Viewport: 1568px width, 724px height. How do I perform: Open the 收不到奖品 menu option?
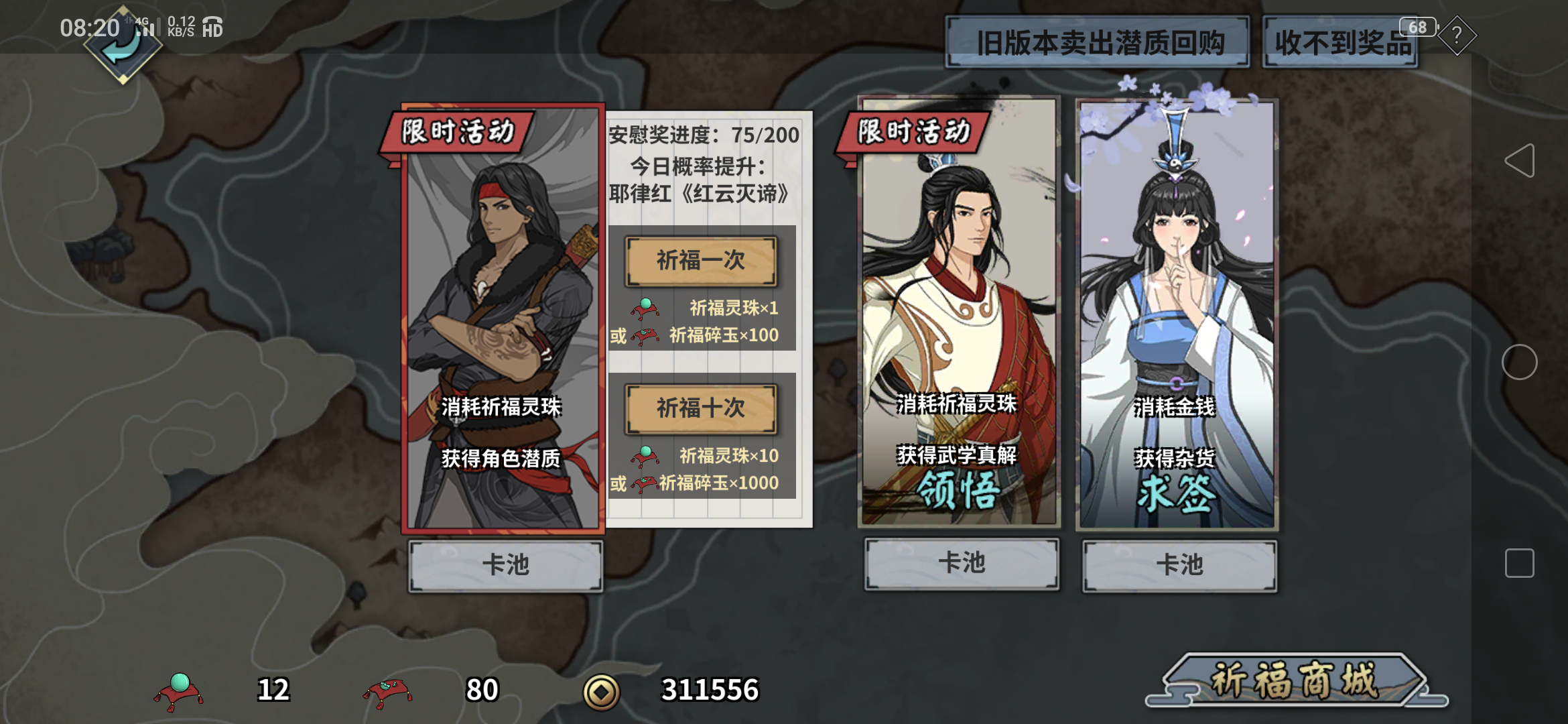(1341, 42)
